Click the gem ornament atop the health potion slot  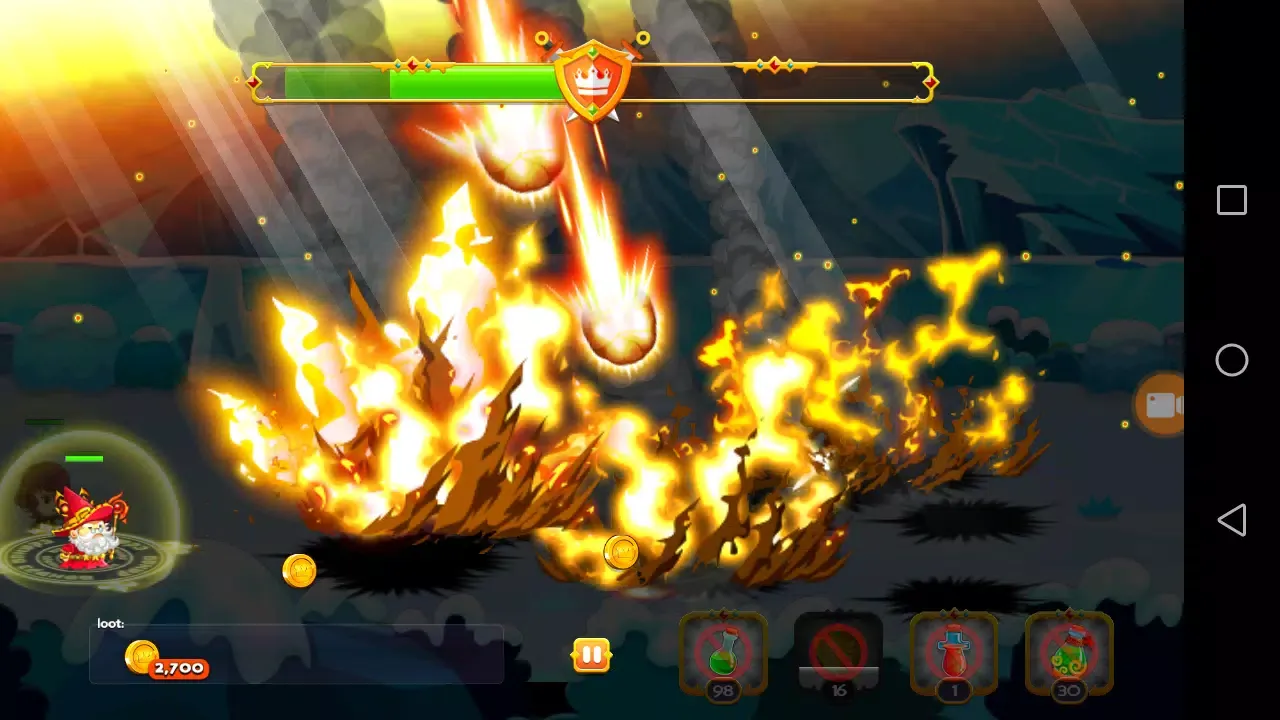pyautogui.click(x=724, y=613)
